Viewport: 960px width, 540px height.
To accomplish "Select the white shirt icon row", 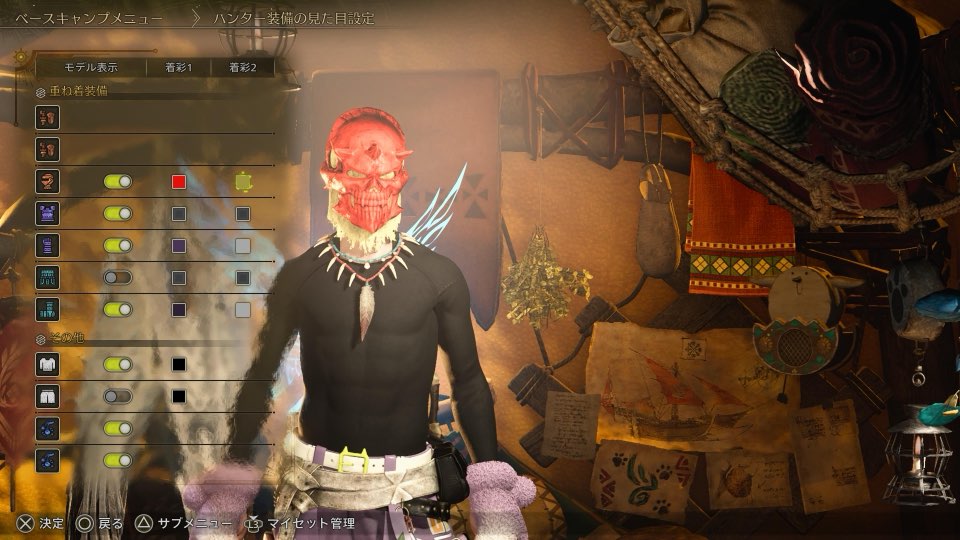I will click(x=47, y=365).
